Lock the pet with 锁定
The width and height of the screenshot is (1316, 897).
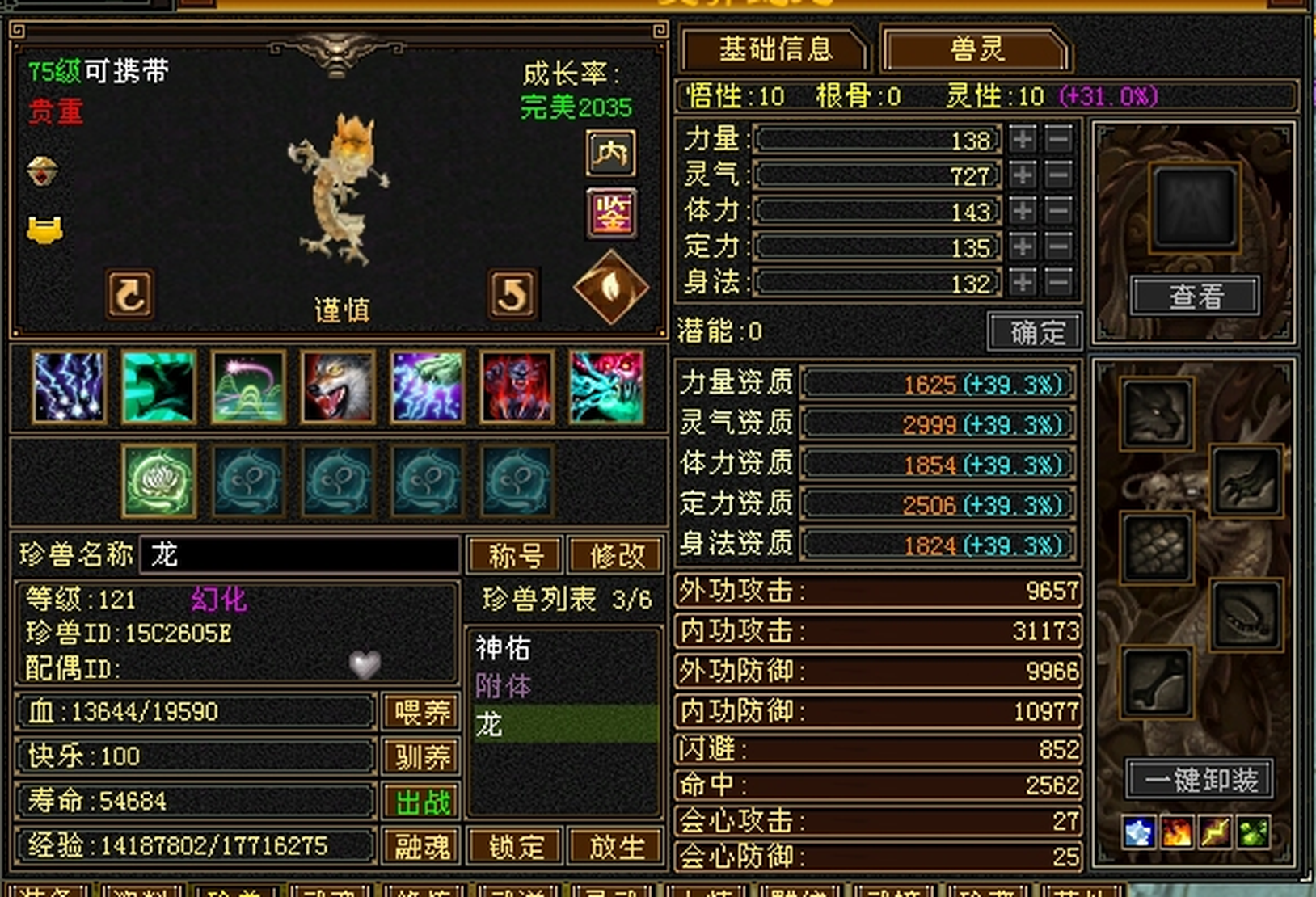click(516, 846)
